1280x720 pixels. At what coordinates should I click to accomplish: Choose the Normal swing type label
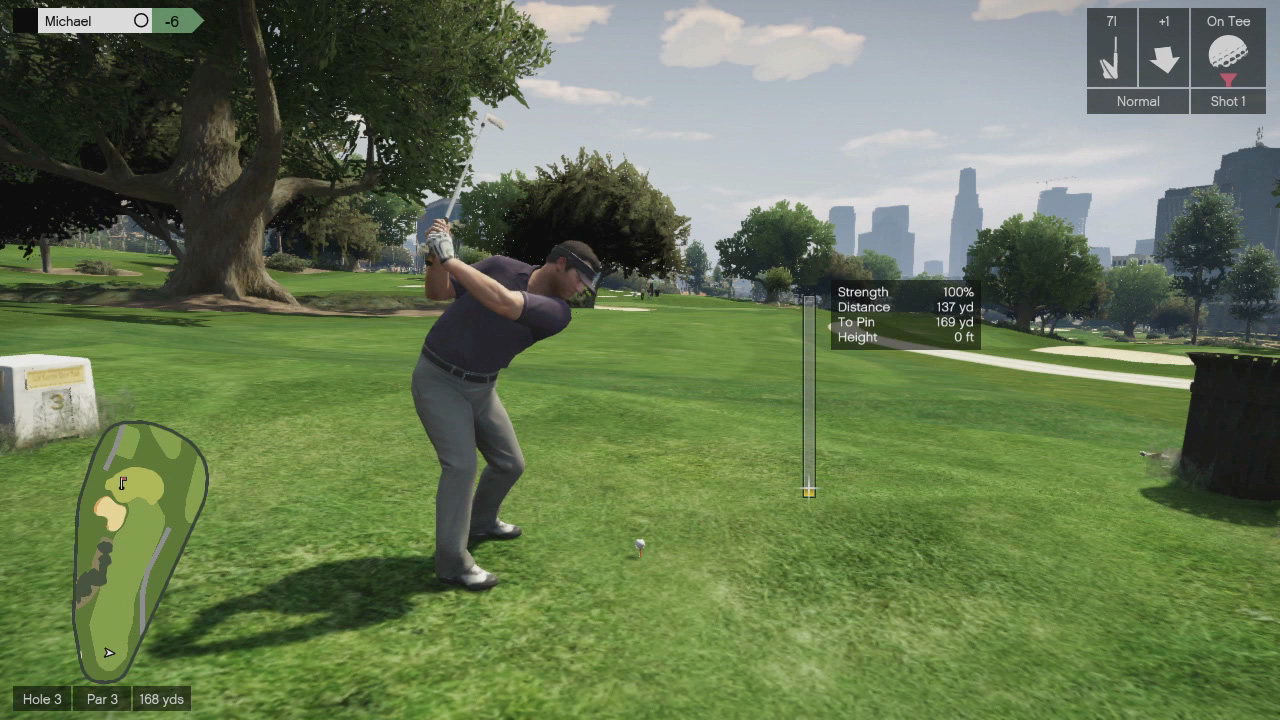[1138, 101]
